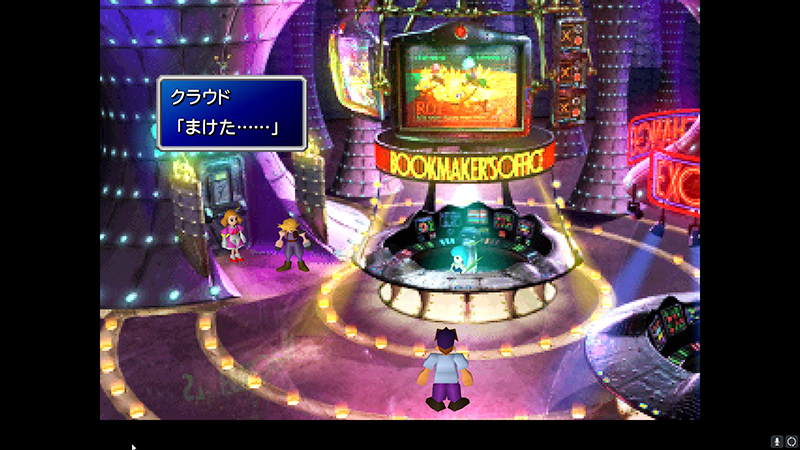The image size is (800, 450).
Task: Click the microphone icon in the overlay
Action: tap(776, 441)
